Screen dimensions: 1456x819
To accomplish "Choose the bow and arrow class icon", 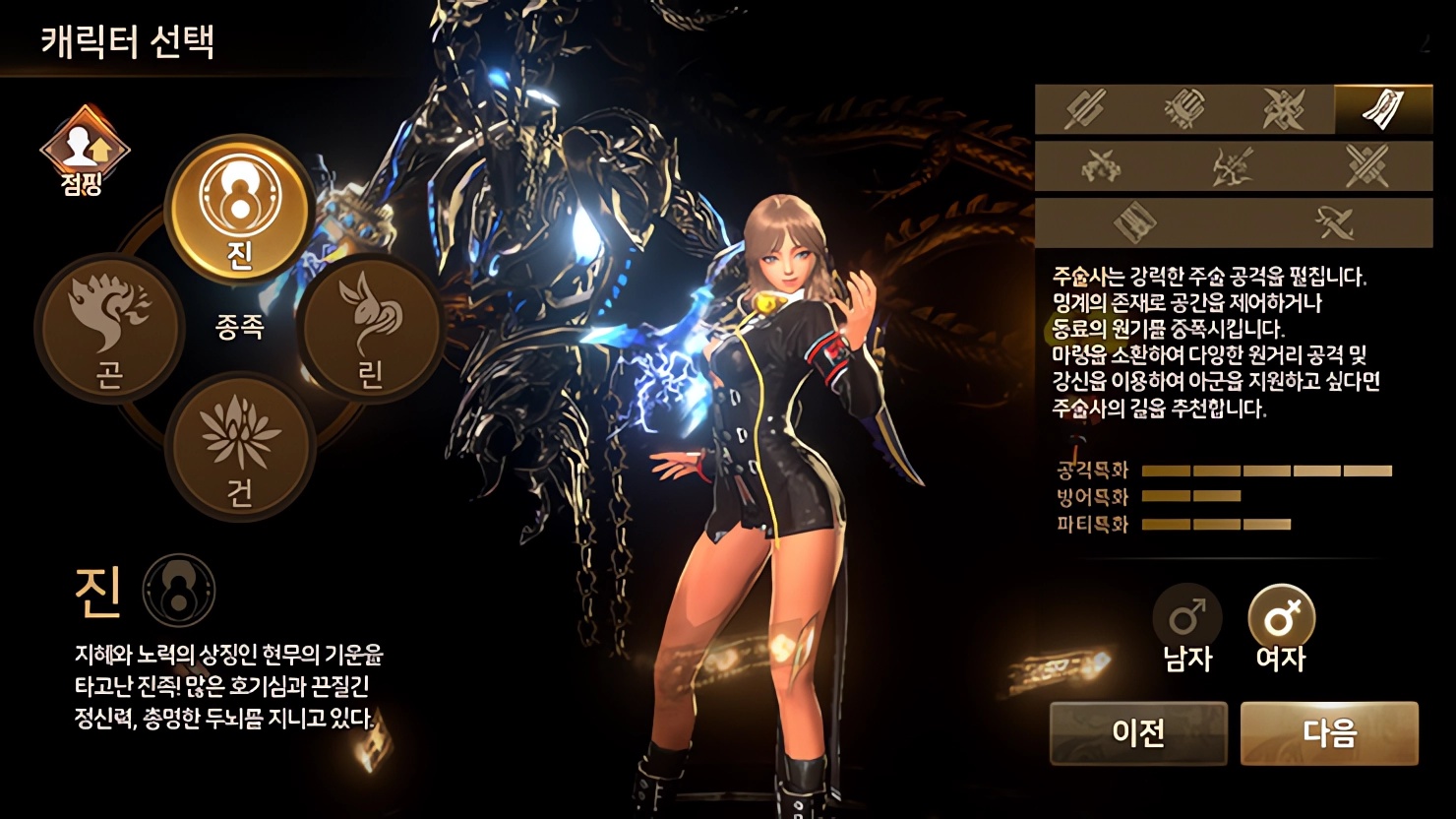I will coord(1234,165).
